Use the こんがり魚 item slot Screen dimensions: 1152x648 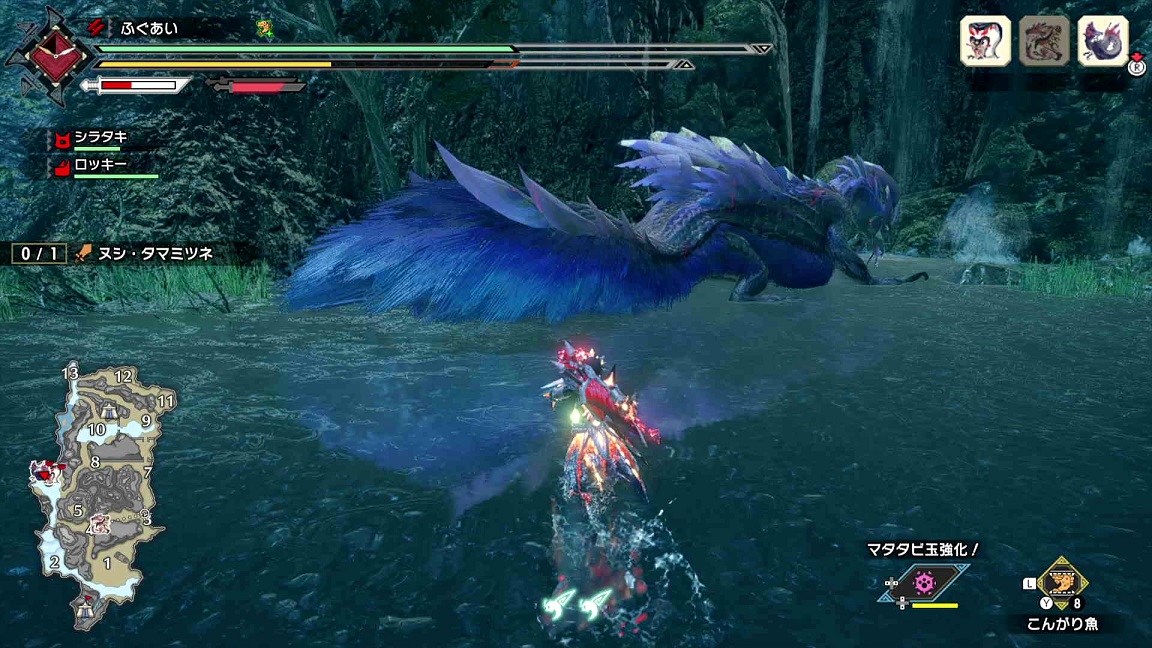click(x=1060, y=583)
